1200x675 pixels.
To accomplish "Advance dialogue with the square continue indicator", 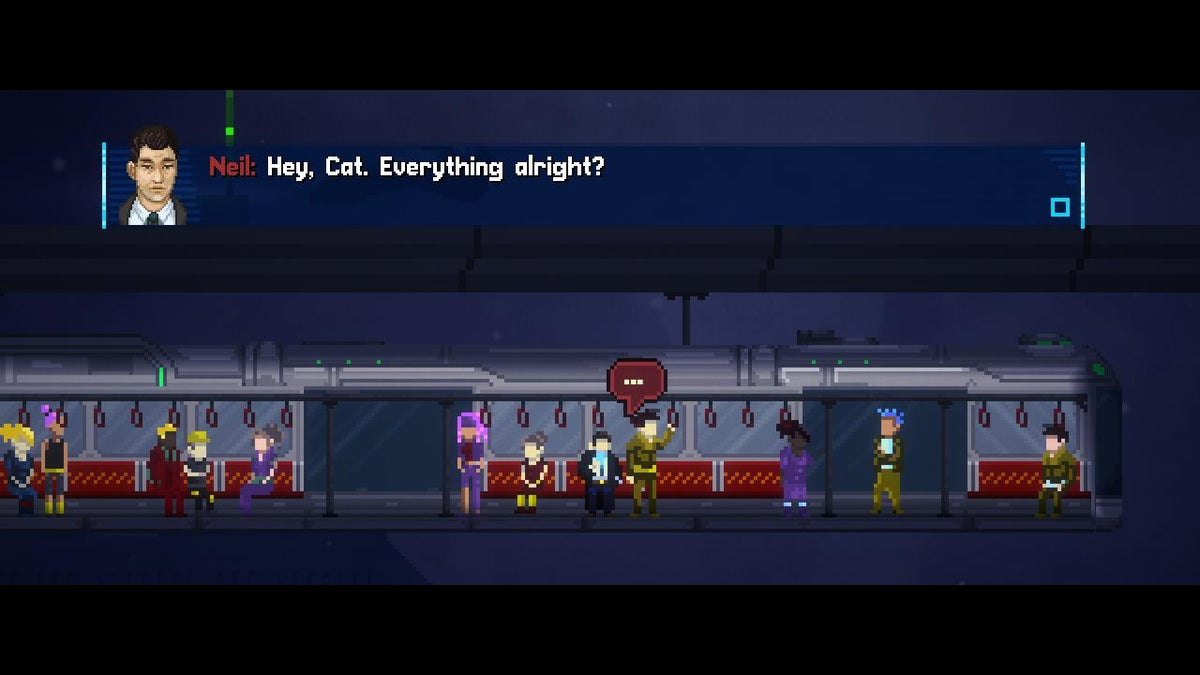I will 1060,207.
